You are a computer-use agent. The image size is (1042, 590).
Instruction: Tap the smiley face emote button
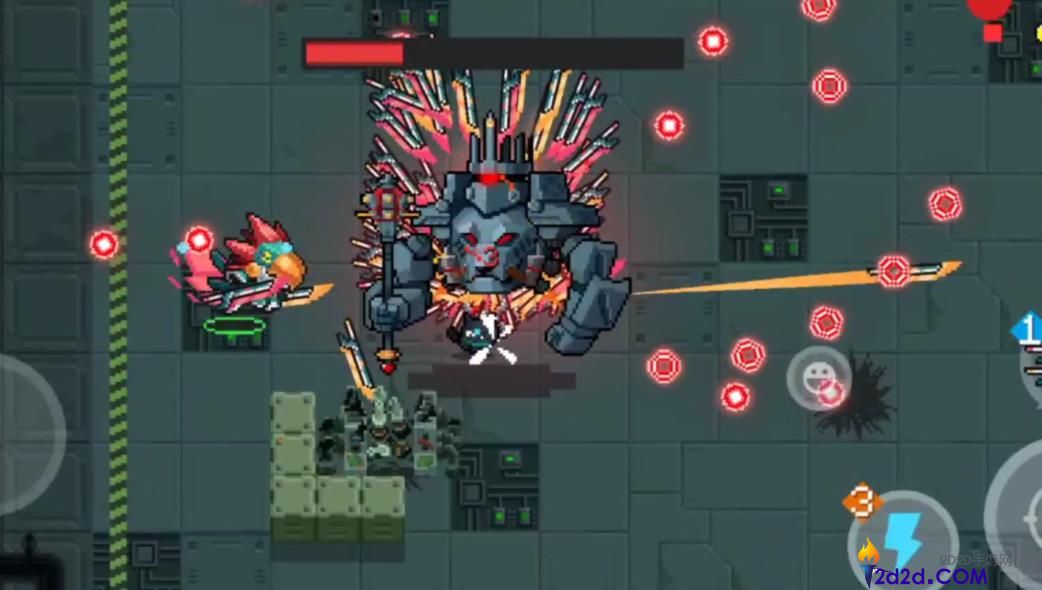pyautogui.click(x=818, y=377)
